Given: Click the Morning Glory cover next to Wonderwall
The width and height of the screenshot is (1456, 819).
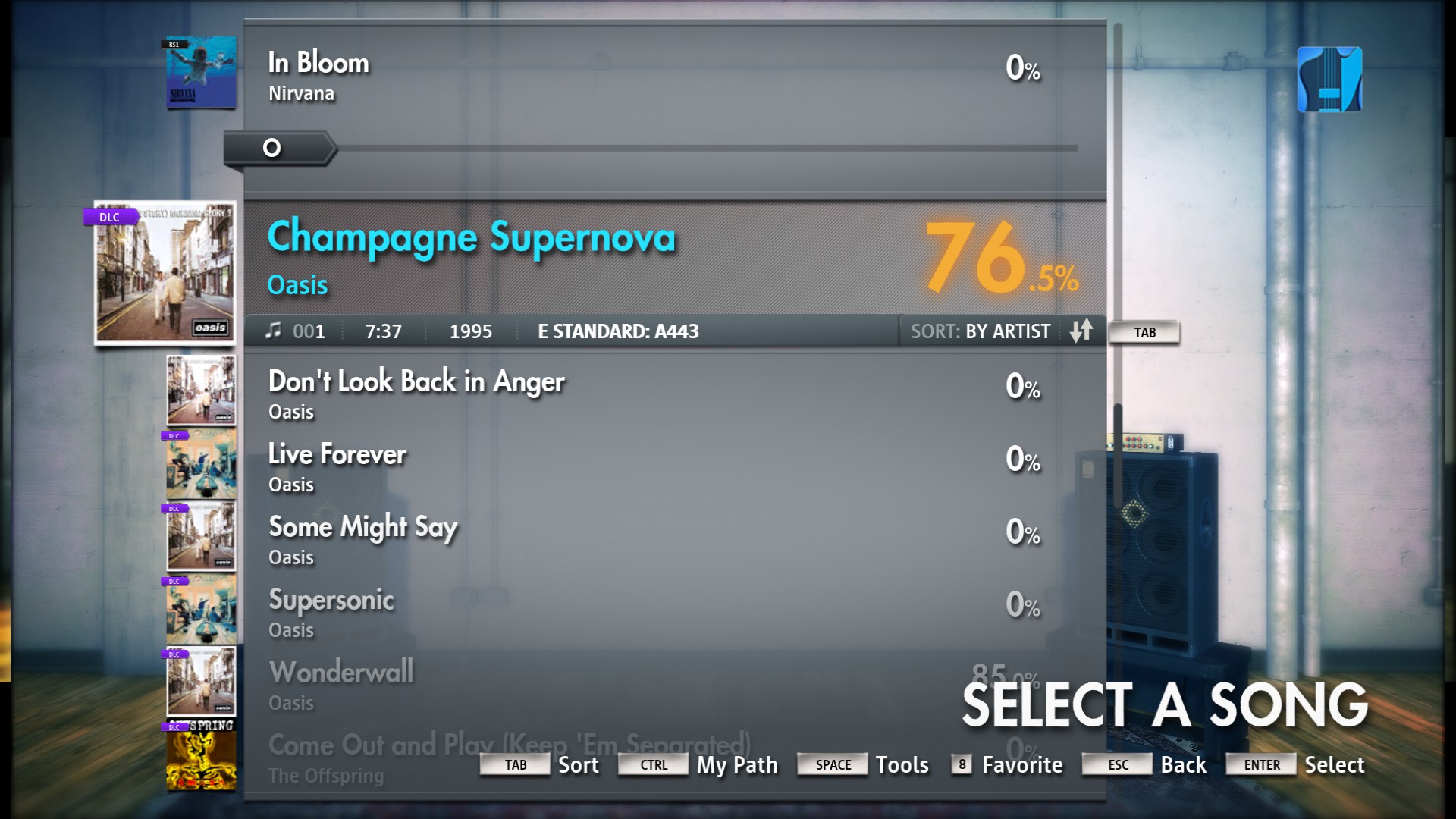Looking at the screenshot, I should click(x=200, y=681).
